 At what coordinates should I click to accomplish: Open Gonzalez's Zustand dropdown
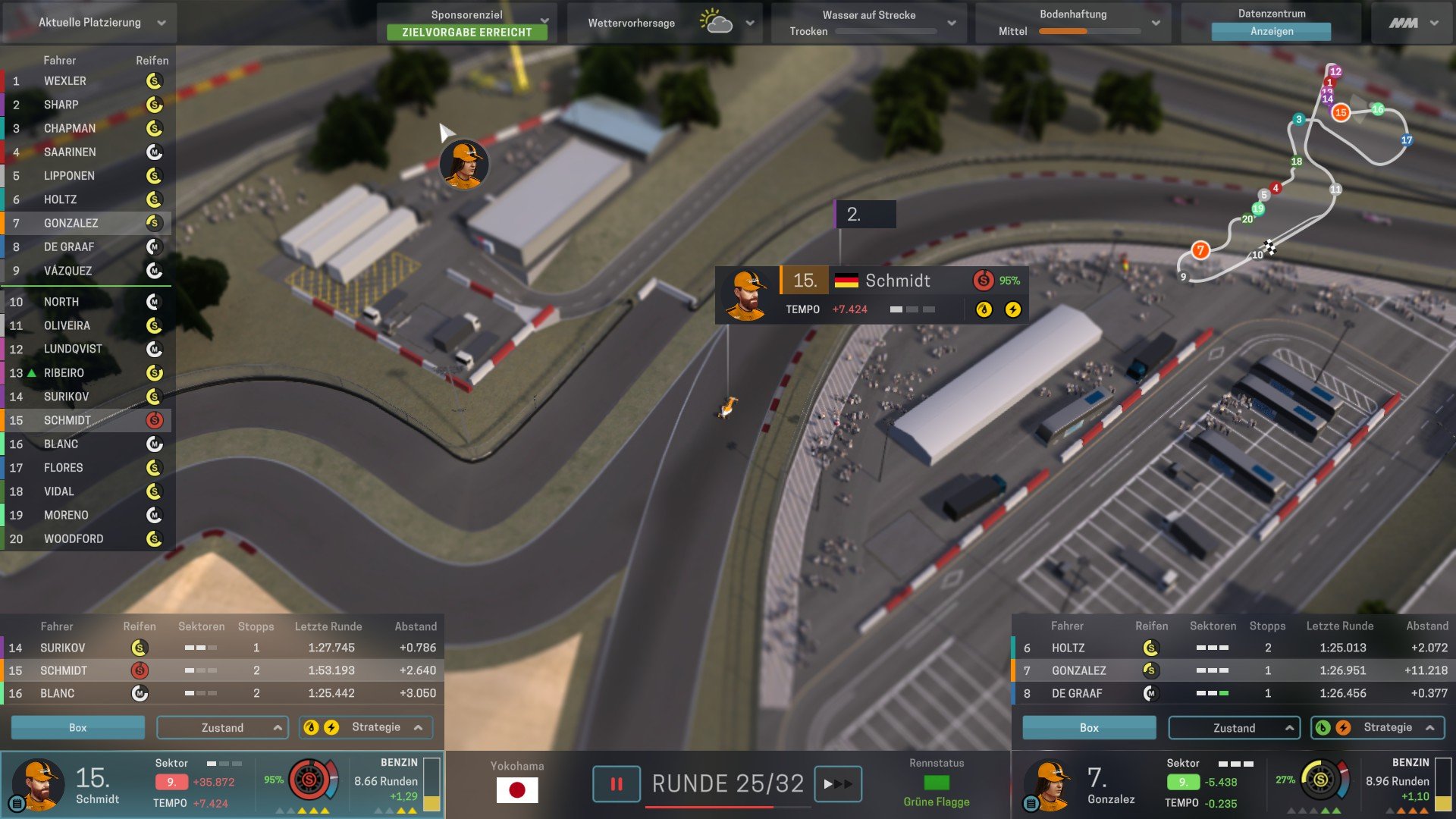1234,727
